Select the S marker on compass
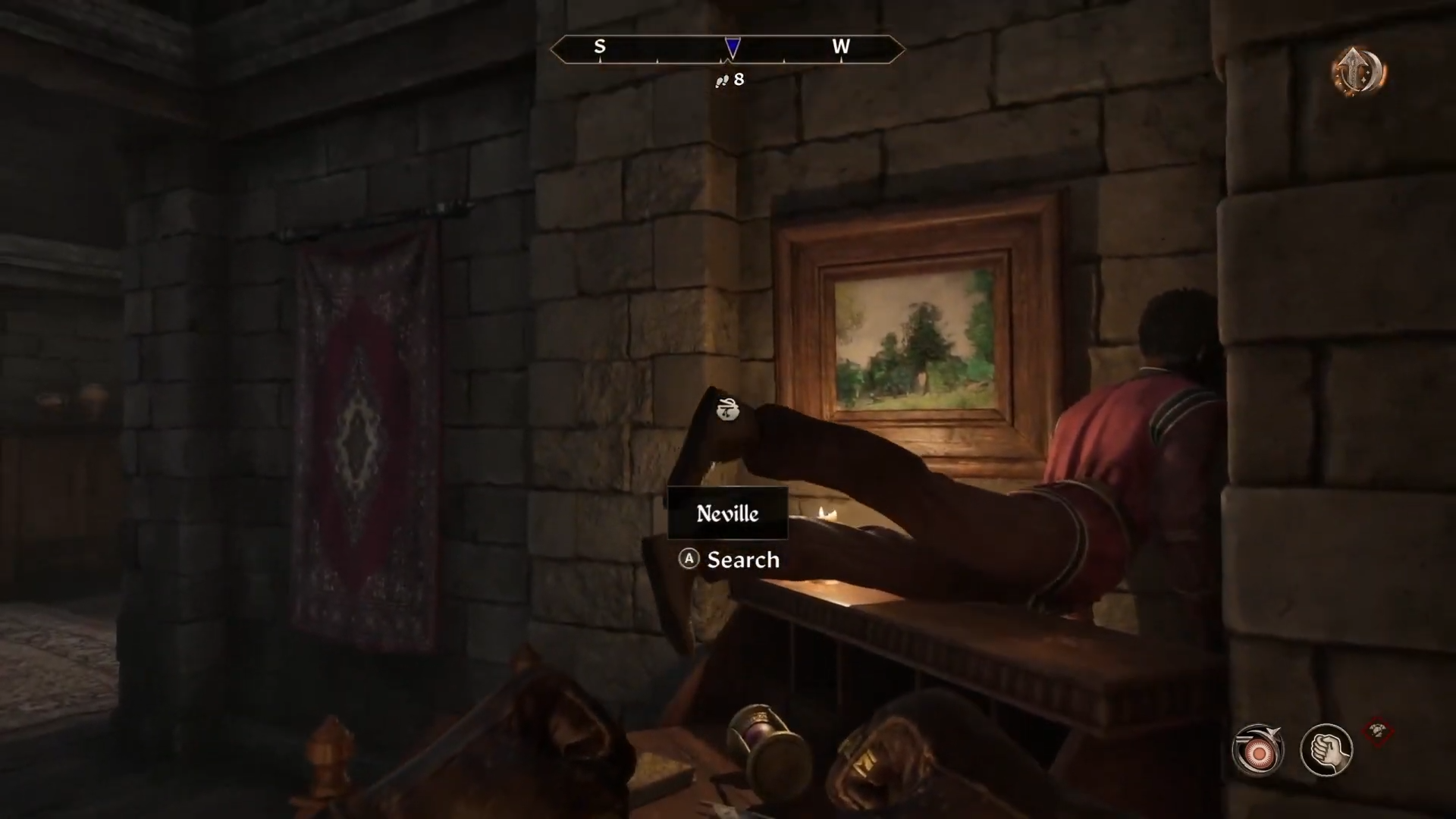The height and width of the screenshot is (819, 1456). pyautogui.click(x=600, y=46)
